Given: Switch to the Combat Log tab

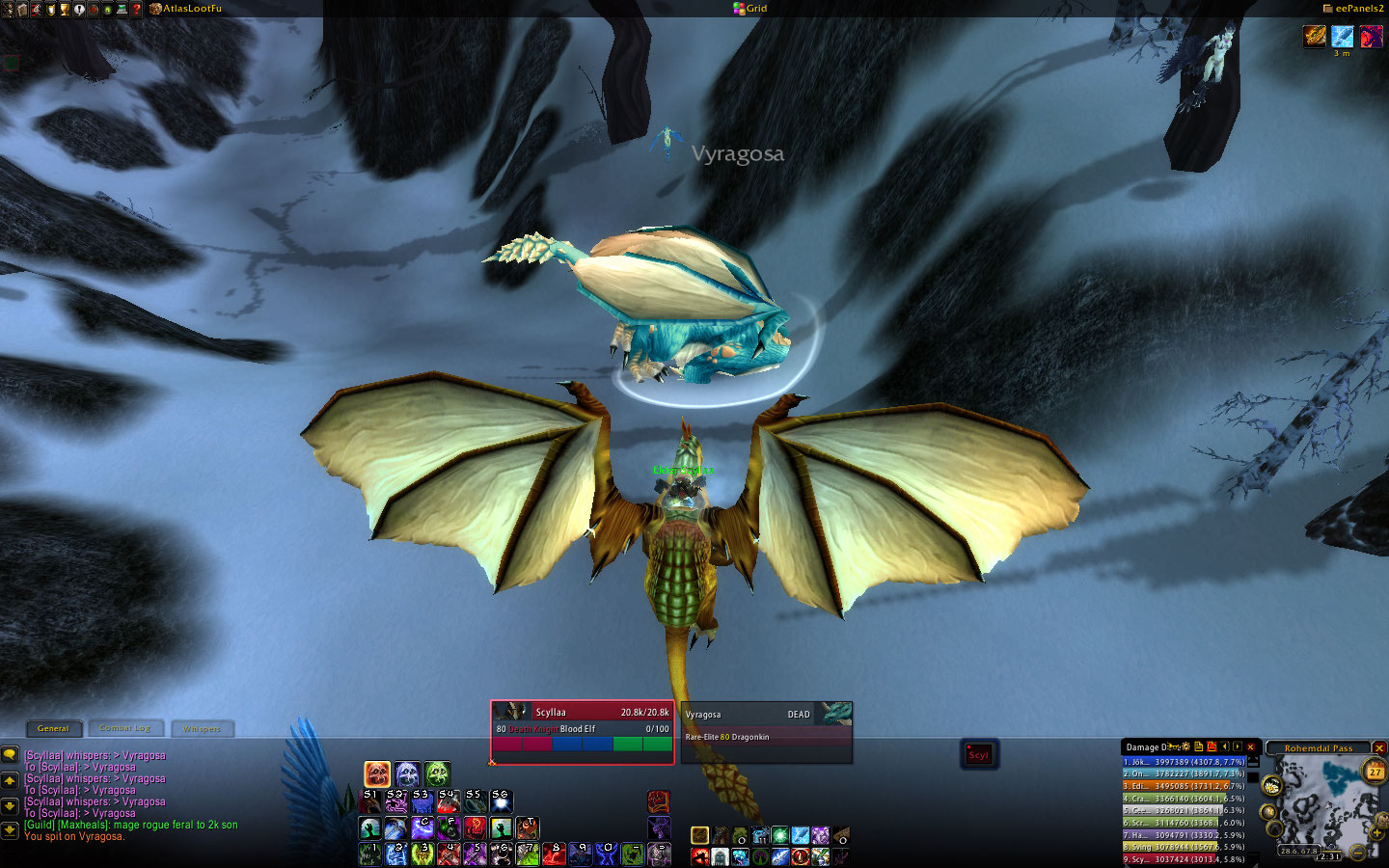Looking at the screenshot, I should click(x=125, y=729).
